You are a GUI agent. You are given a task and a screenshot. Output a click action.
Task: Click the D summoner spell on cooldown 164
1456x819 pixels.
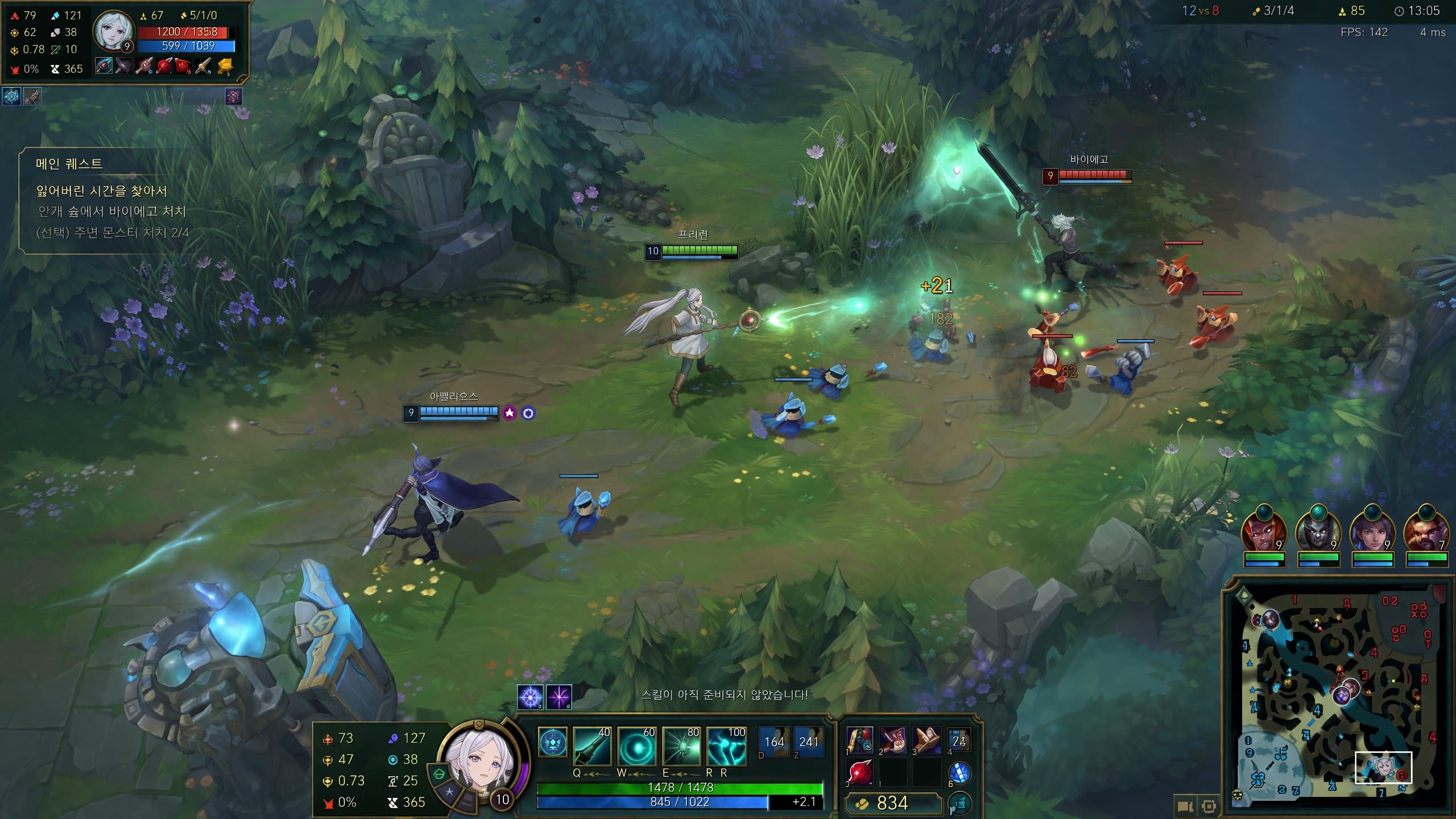[x=773, y=742]
